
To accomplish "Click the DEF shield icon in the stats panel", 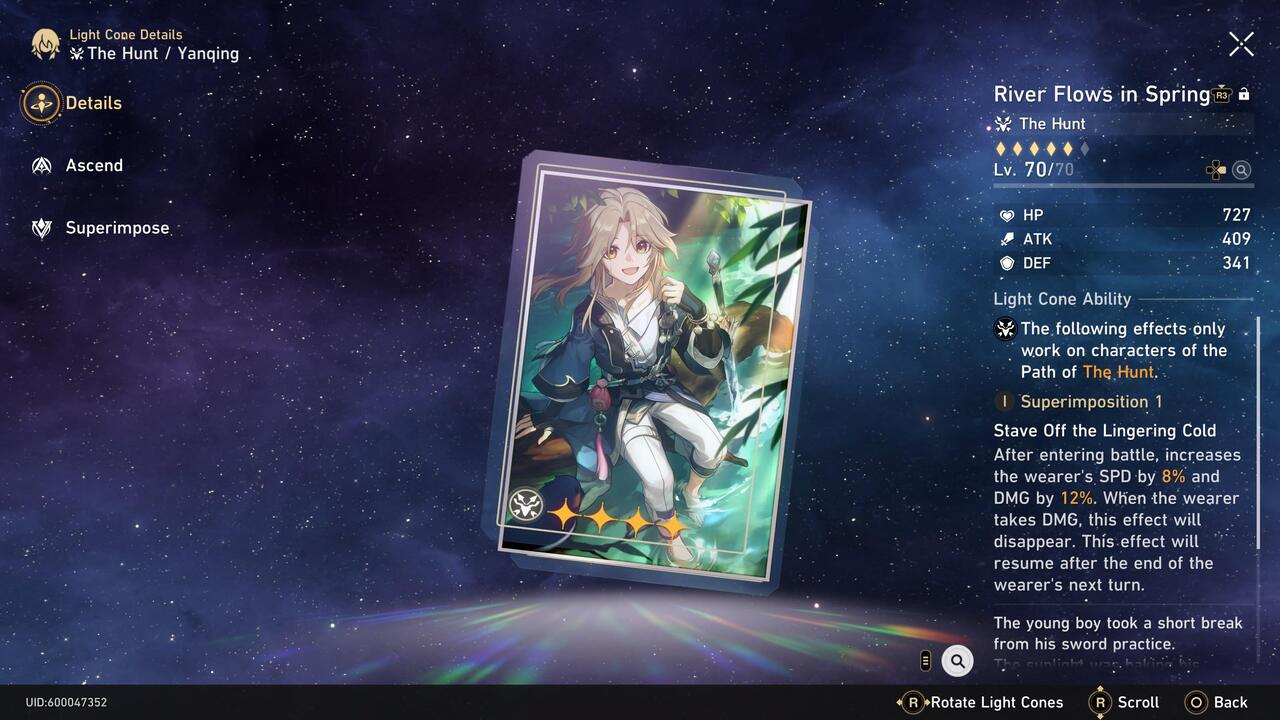I will (x=1007, y=263).
